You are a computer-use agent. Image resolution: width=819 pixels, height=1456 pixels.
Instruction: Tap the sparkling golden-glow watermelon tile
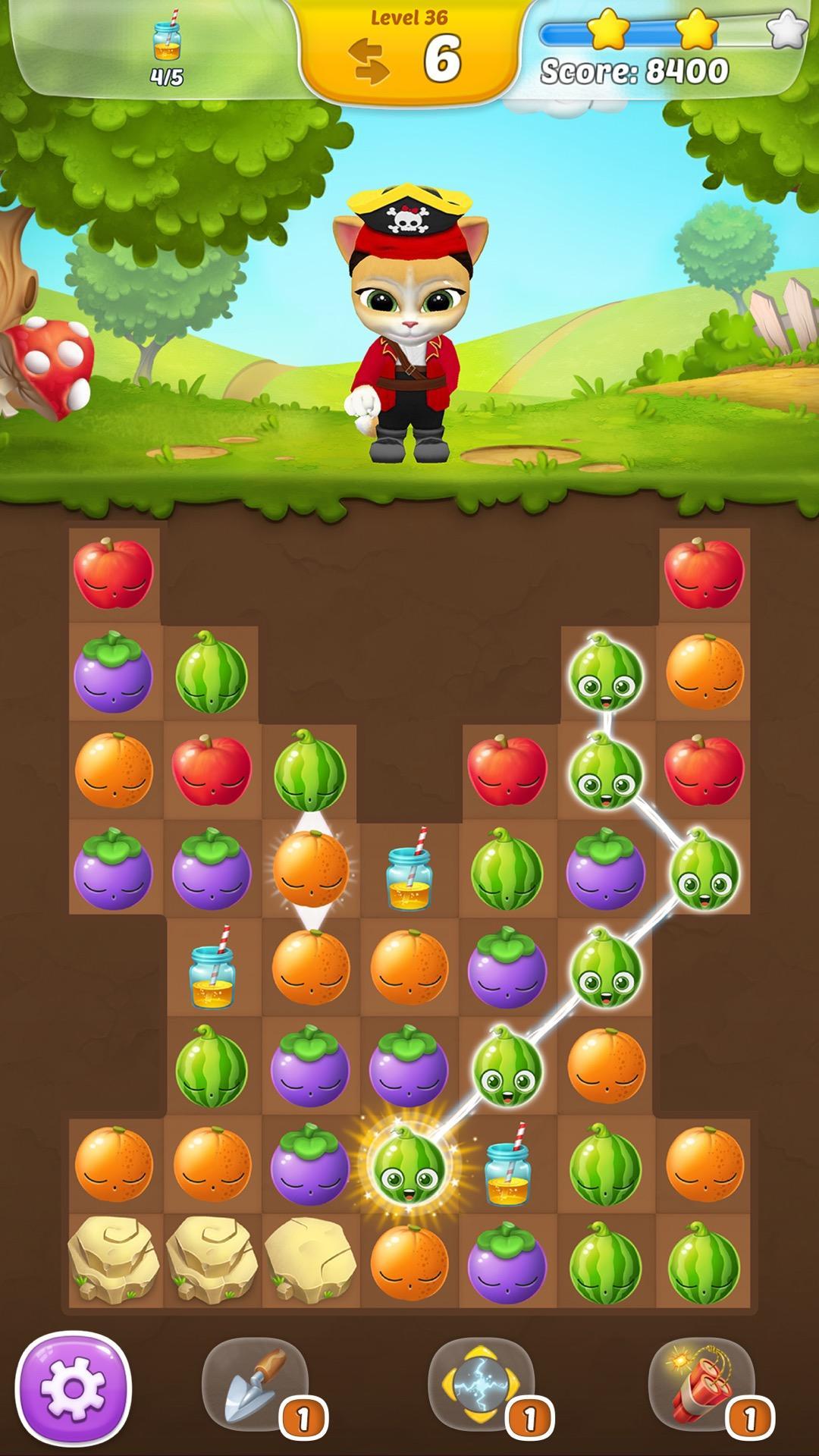click(x=409, y=1165)
